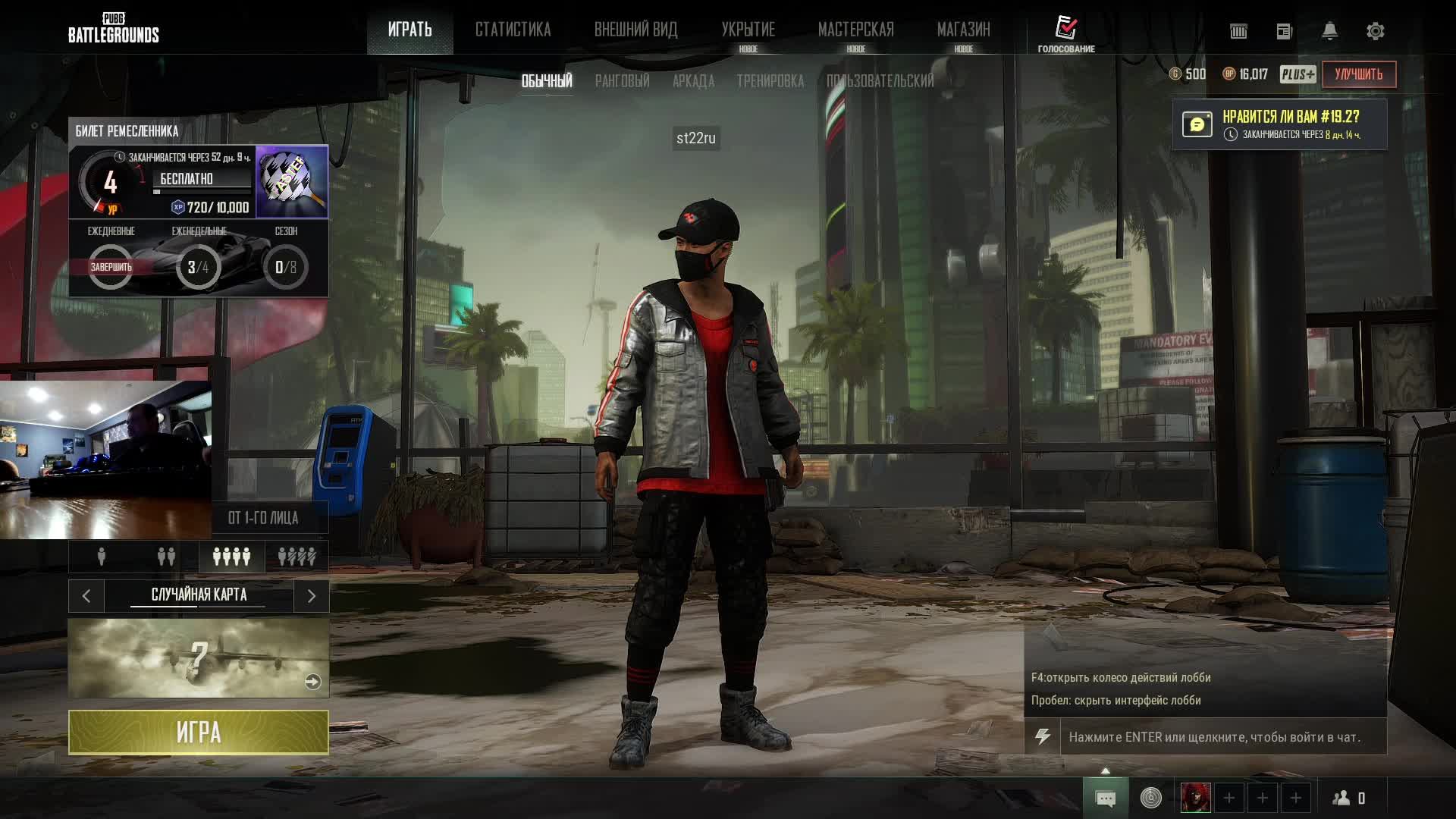Viewport: 1456px width, 819px height.
Task: Toggle the ОТ 1-ГО ЛИЦА perspective
Action: click(x=263, y=518)
